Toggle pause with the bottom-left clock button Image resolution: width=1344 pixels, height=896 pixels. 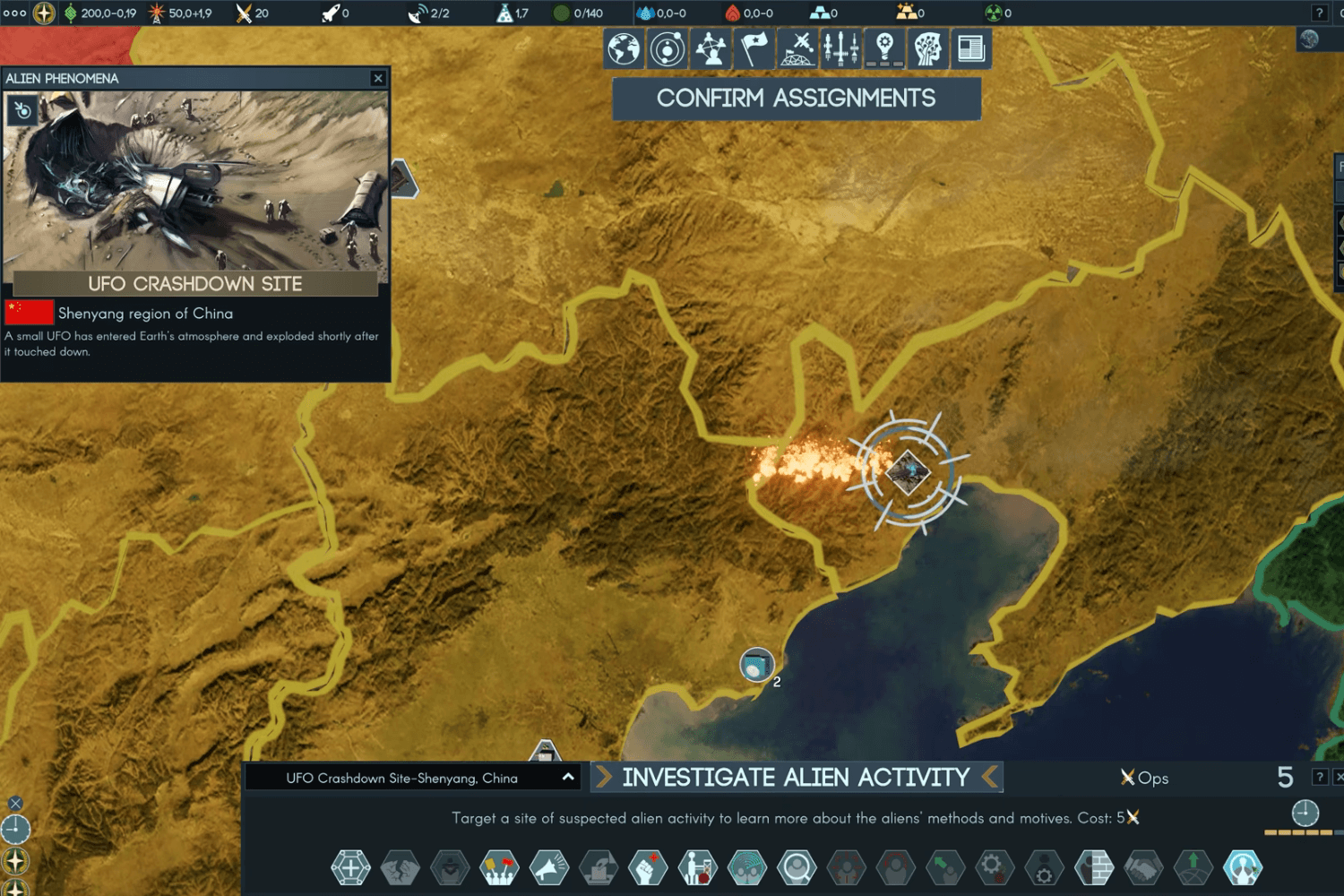coord(16,831)
